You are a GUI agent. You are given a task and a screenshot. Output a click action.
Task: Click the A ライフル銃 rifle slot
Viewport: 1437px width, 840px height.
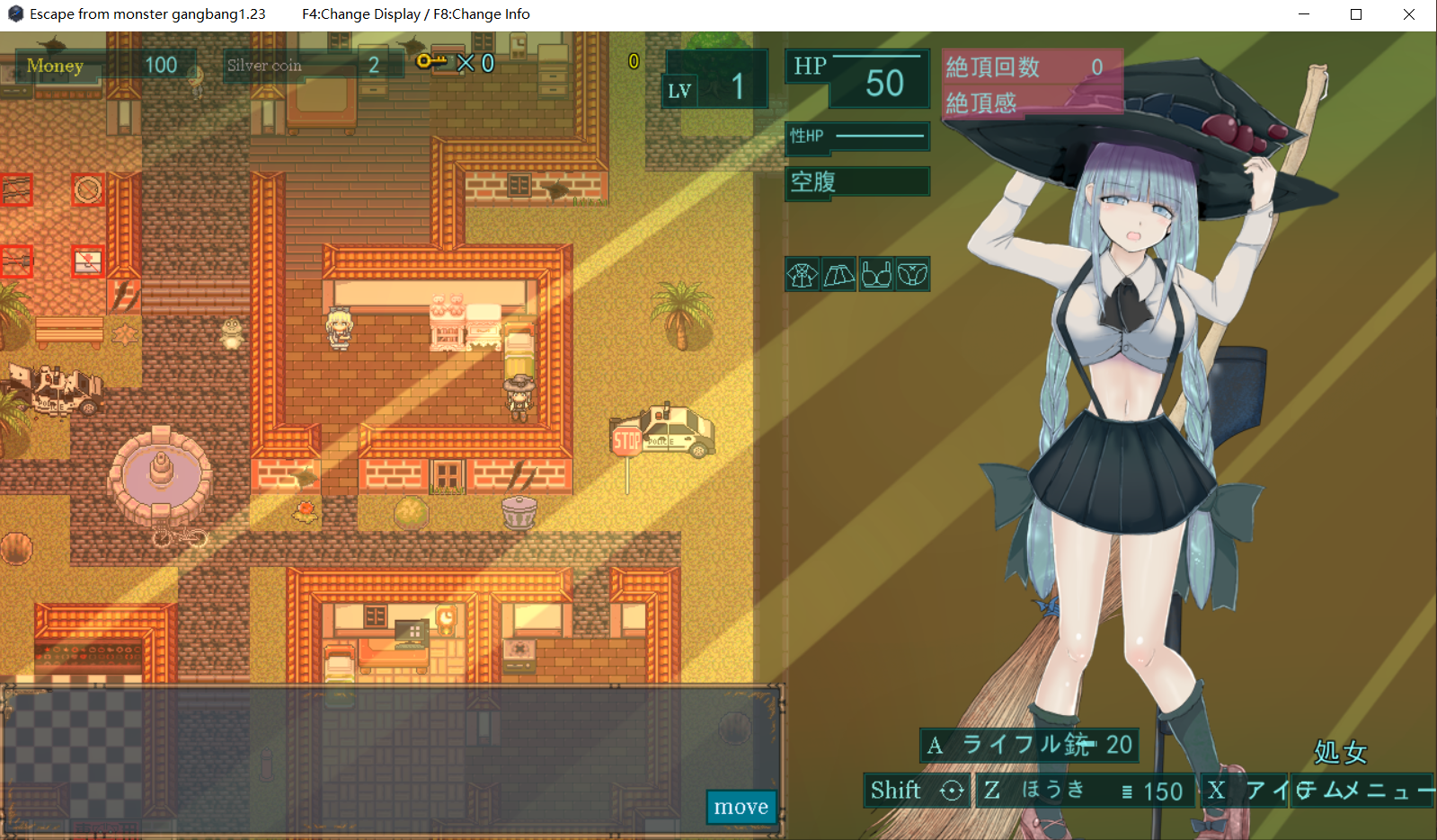1027,745
